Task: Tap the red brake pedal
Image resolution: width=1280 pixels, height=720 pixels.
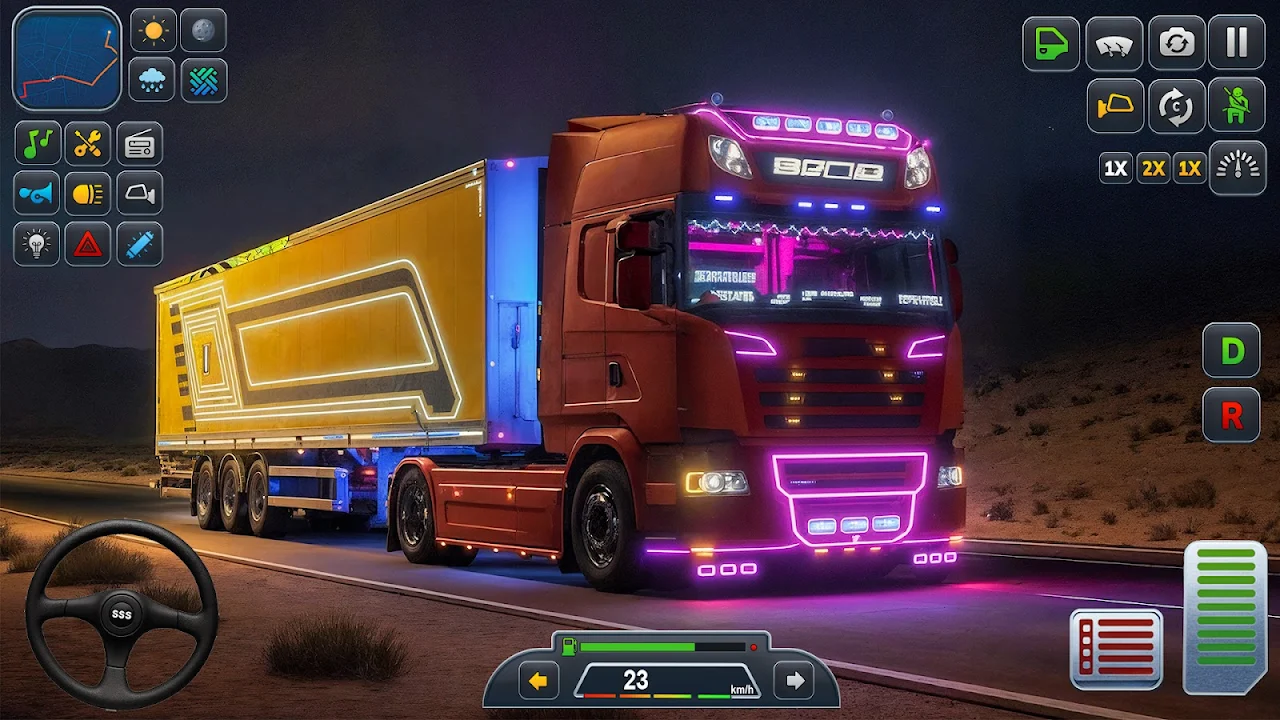Action: (x=1116, y=650)
